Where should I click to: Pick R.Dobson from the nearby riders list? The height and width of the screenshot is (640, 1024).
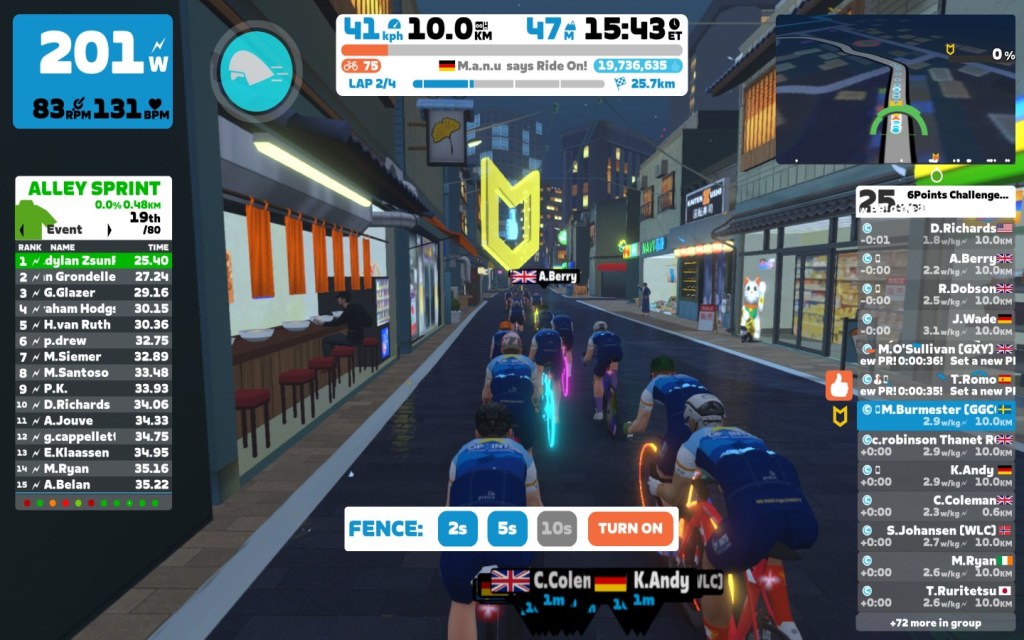coord(936,294)
